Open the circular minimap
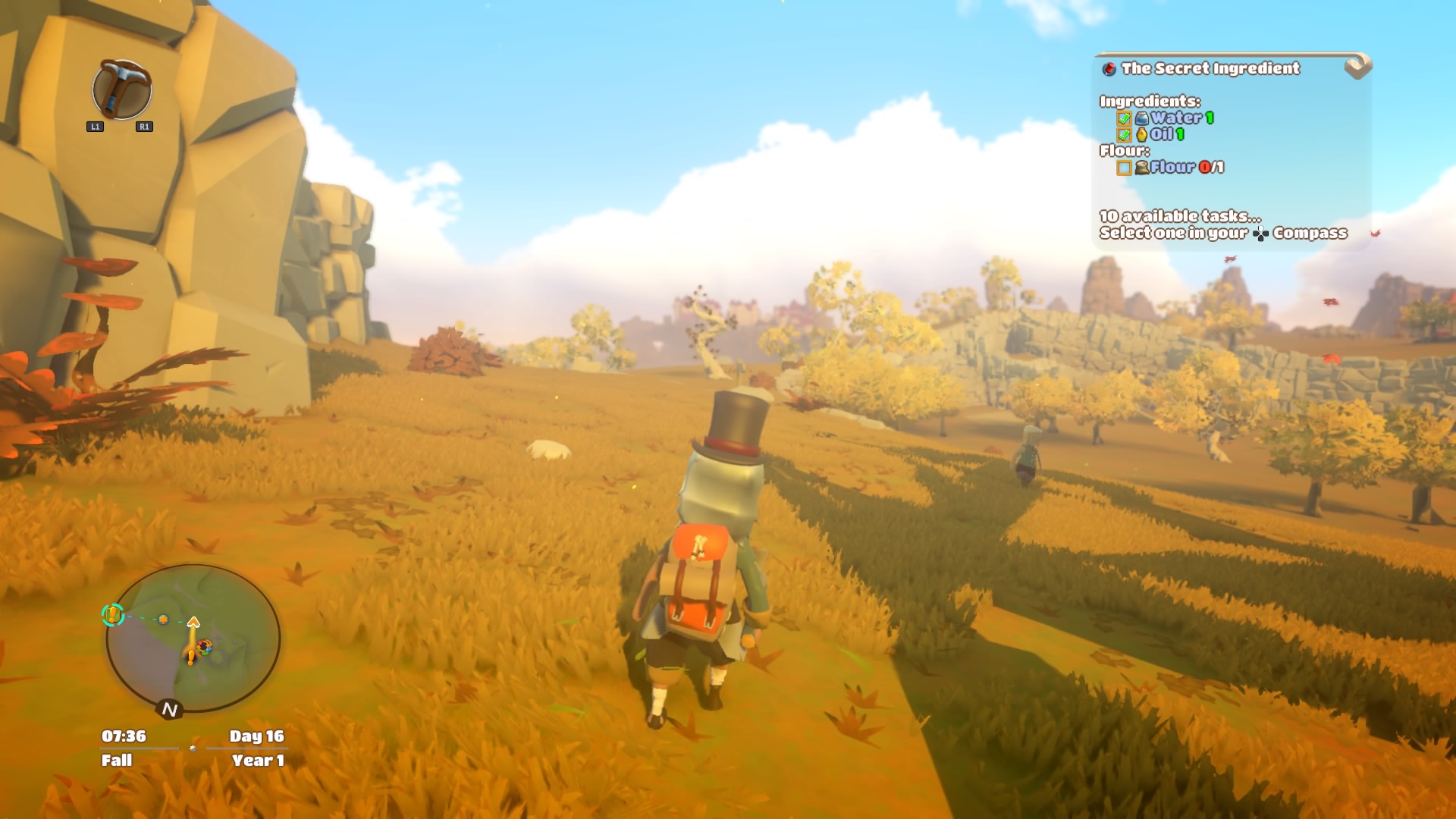This screenshot has width=1456, height=819. [x=193, y=637]
